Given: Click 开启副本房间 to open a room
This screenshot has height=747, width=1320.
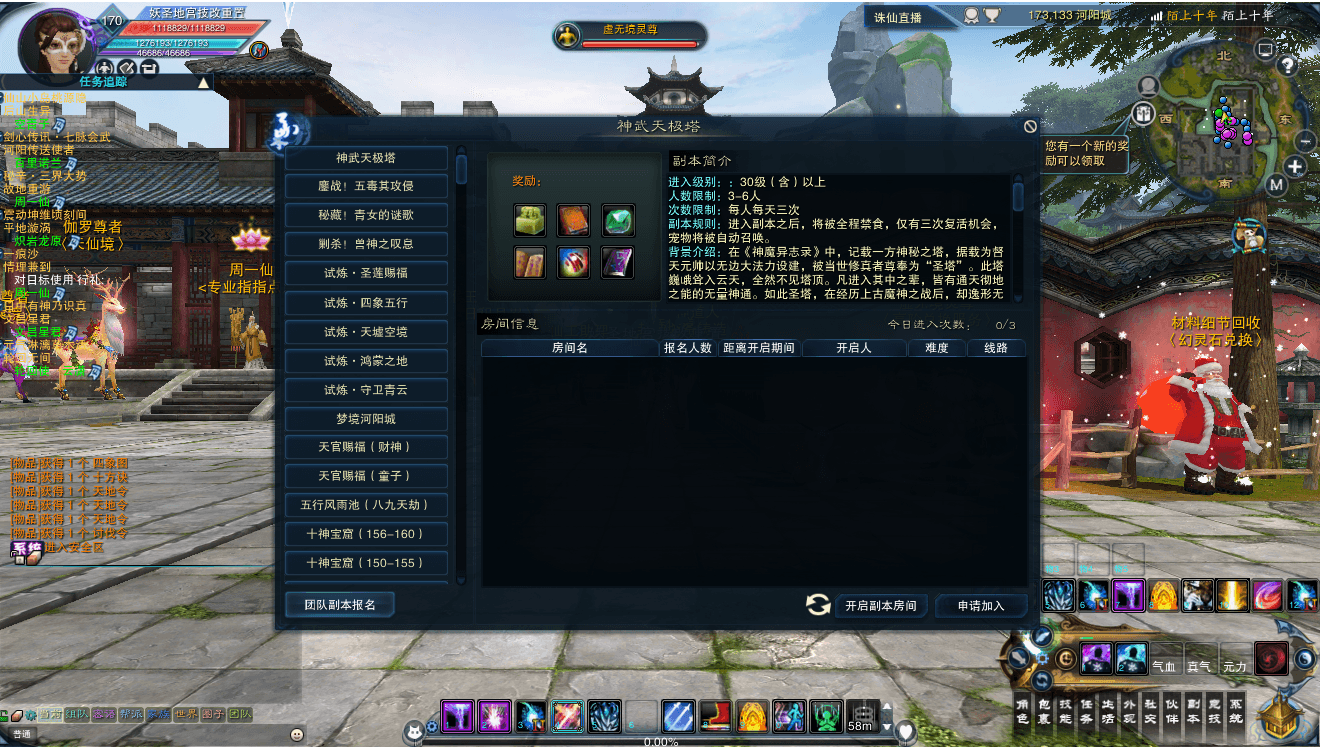Looking at the screenshot, I should tap(880, 605).
